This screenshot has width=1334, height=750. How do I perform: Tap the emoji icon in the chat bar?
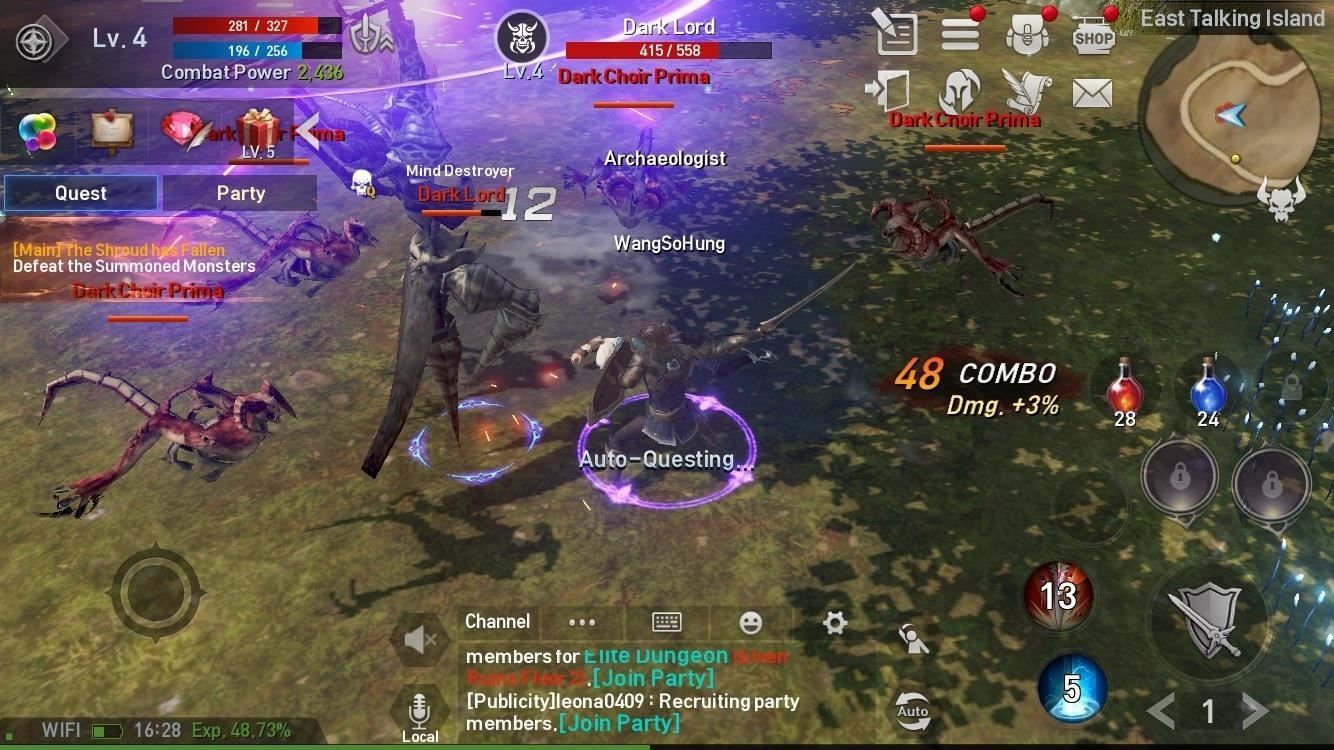coord(751,622)
